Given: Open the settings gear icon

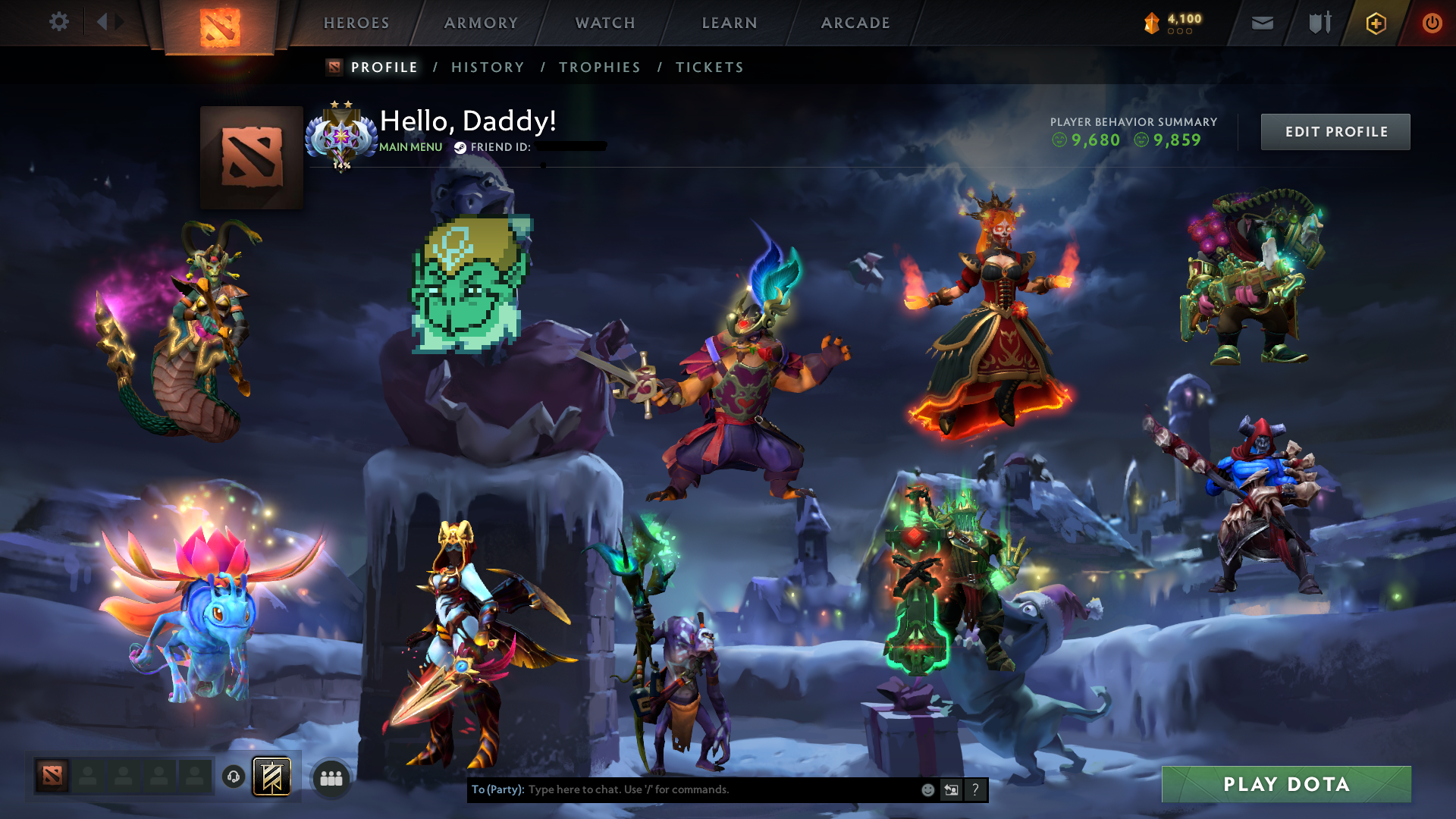Looking at the screenshot, I should tap(59, 22).
